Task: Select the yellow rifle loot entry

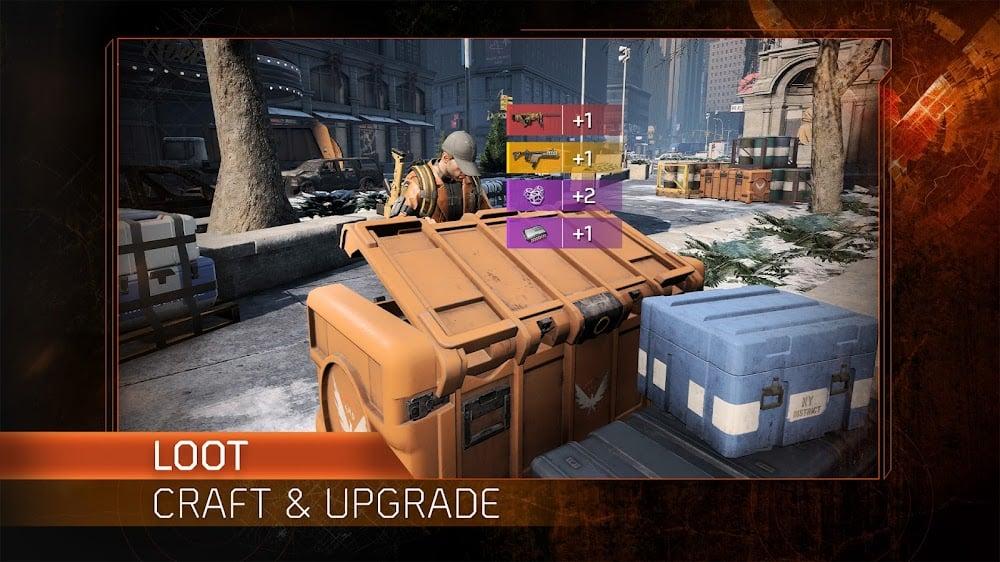Action: tap(564, 157)
